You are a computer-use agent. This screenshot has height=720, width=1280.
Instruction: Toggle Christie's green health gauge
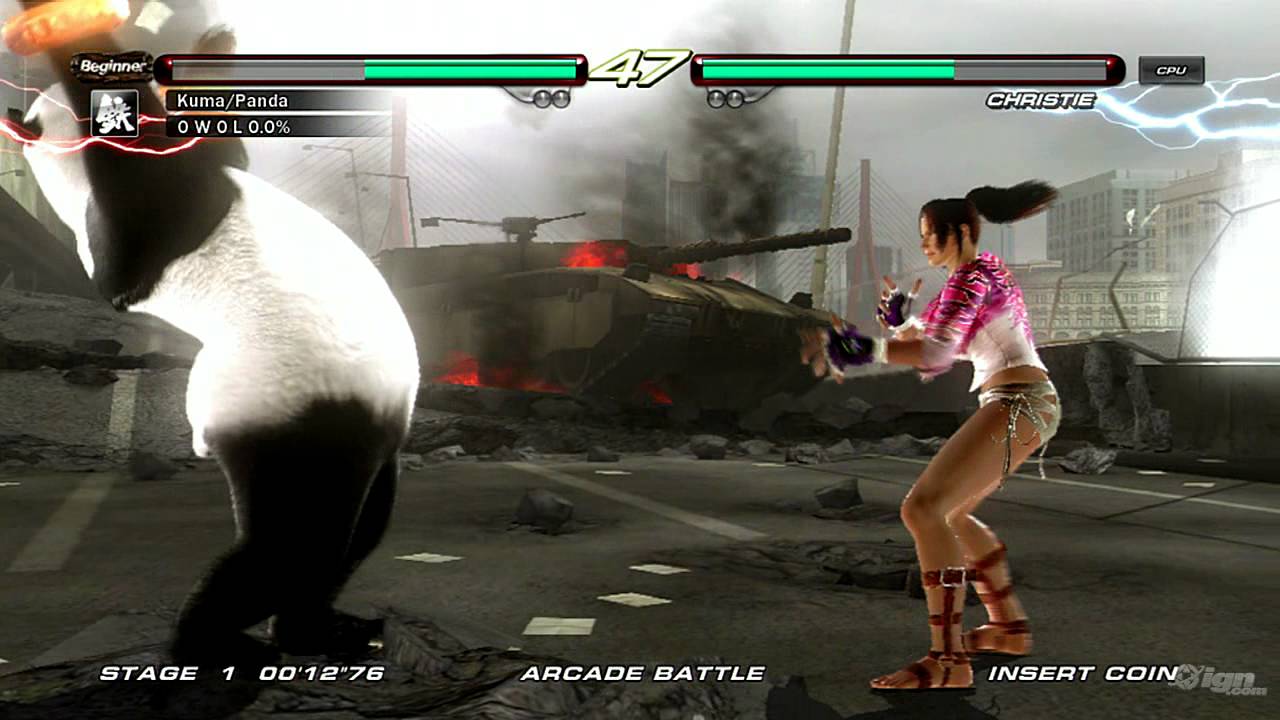(x=830, y=70)
